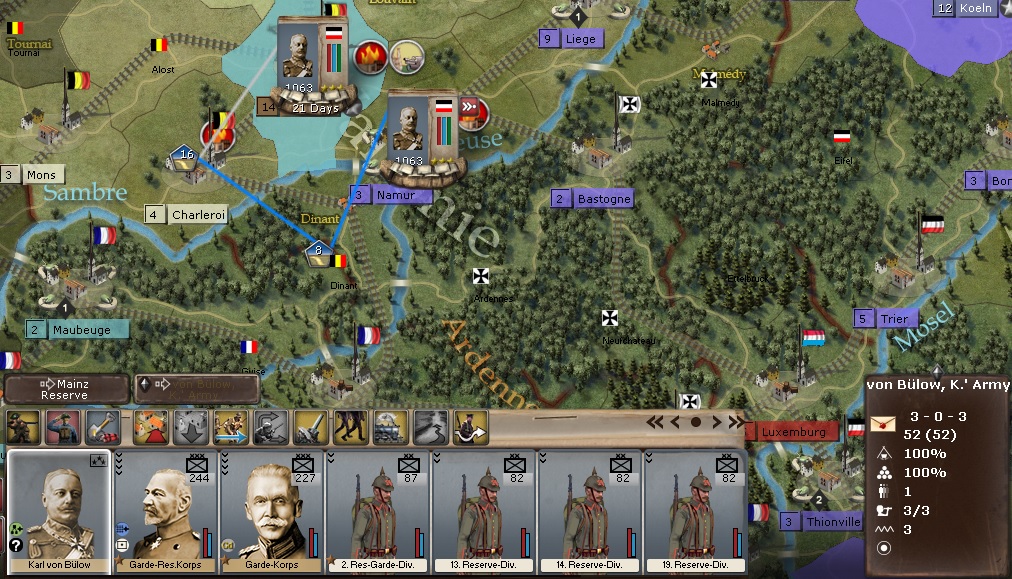
Task: Click the artillery cannon order icon
Action: tap(309, 427)
